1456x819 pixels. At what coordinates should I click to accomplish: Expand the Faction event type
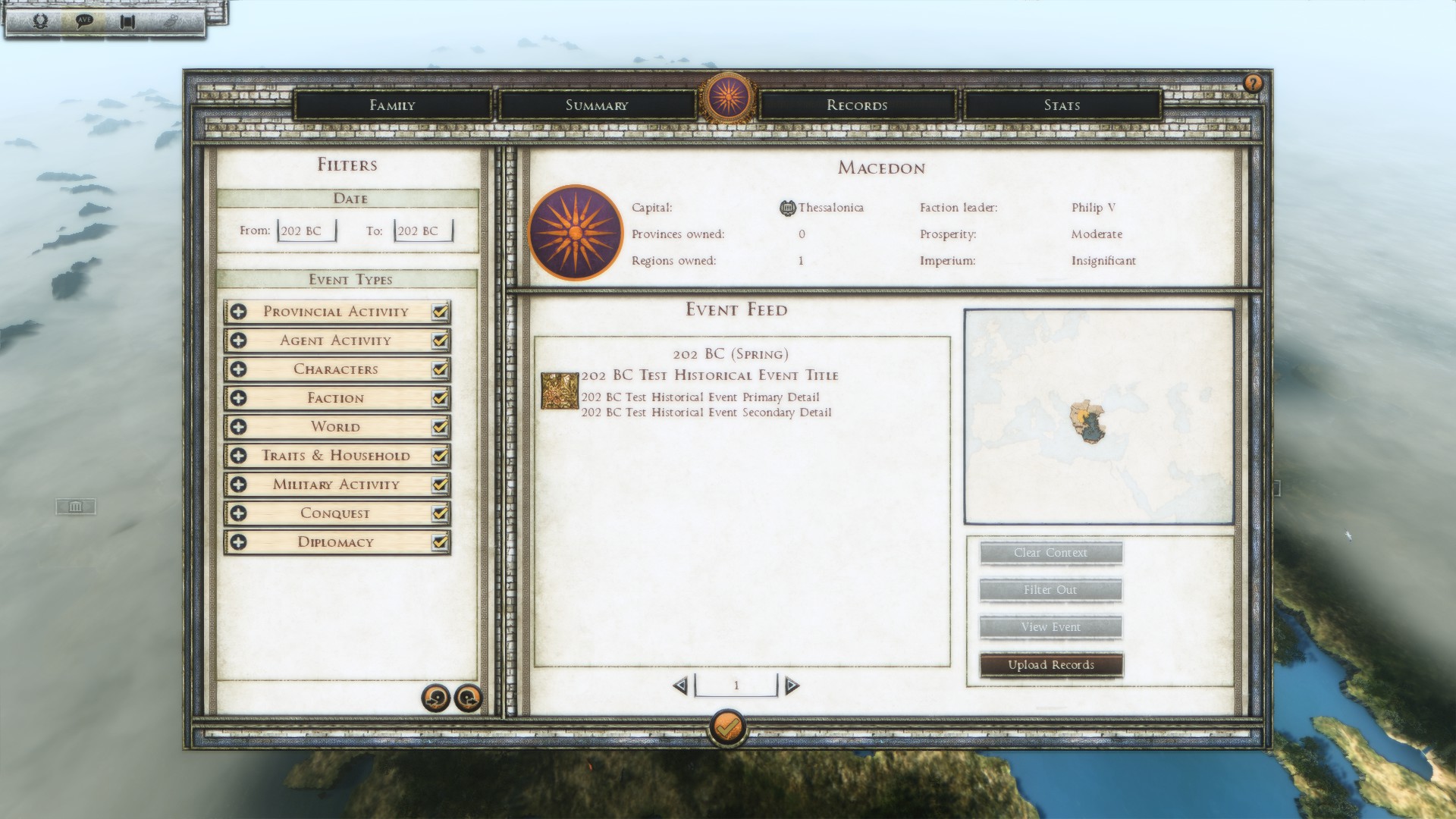click(x=238, y=398)
